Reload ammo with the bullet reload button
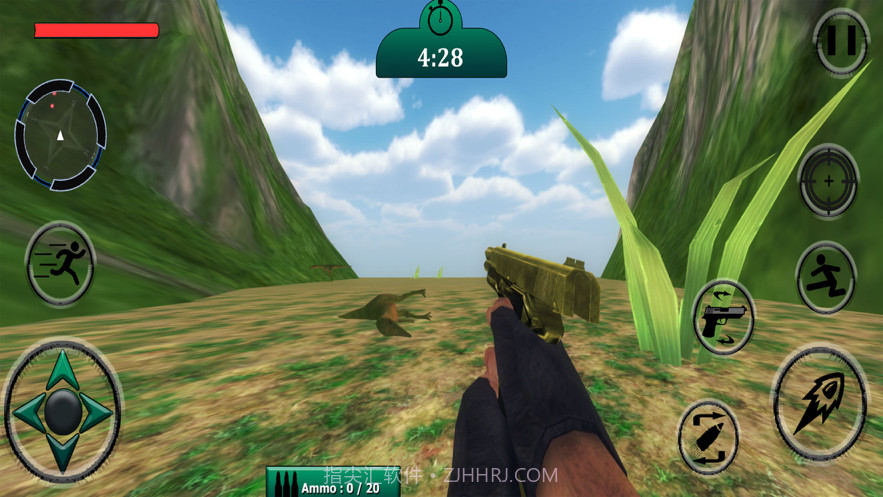Screen dimensions: 883x497 coord(708,437)
